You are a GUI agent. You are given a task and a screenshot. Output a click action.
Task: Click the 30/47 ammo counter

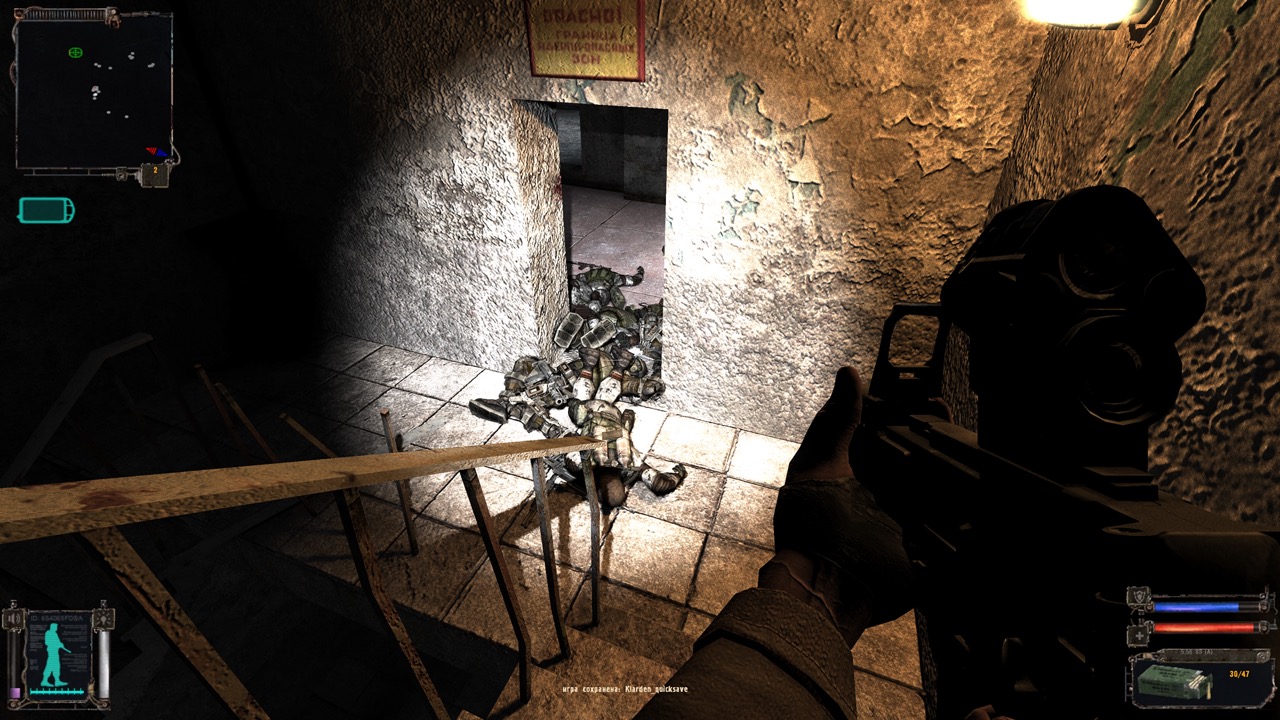tap(1239, 673)
